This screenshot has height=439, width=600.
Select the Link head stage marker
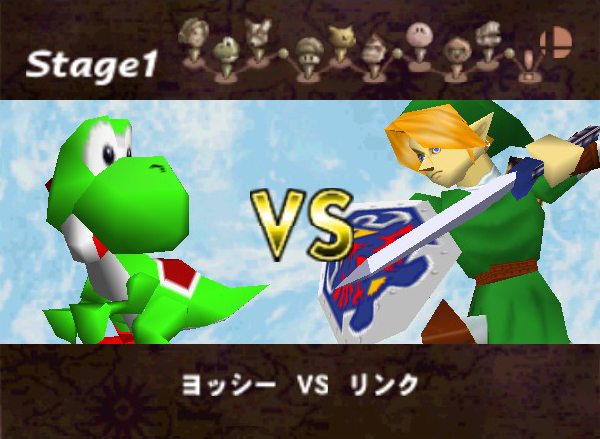[192, 35]
